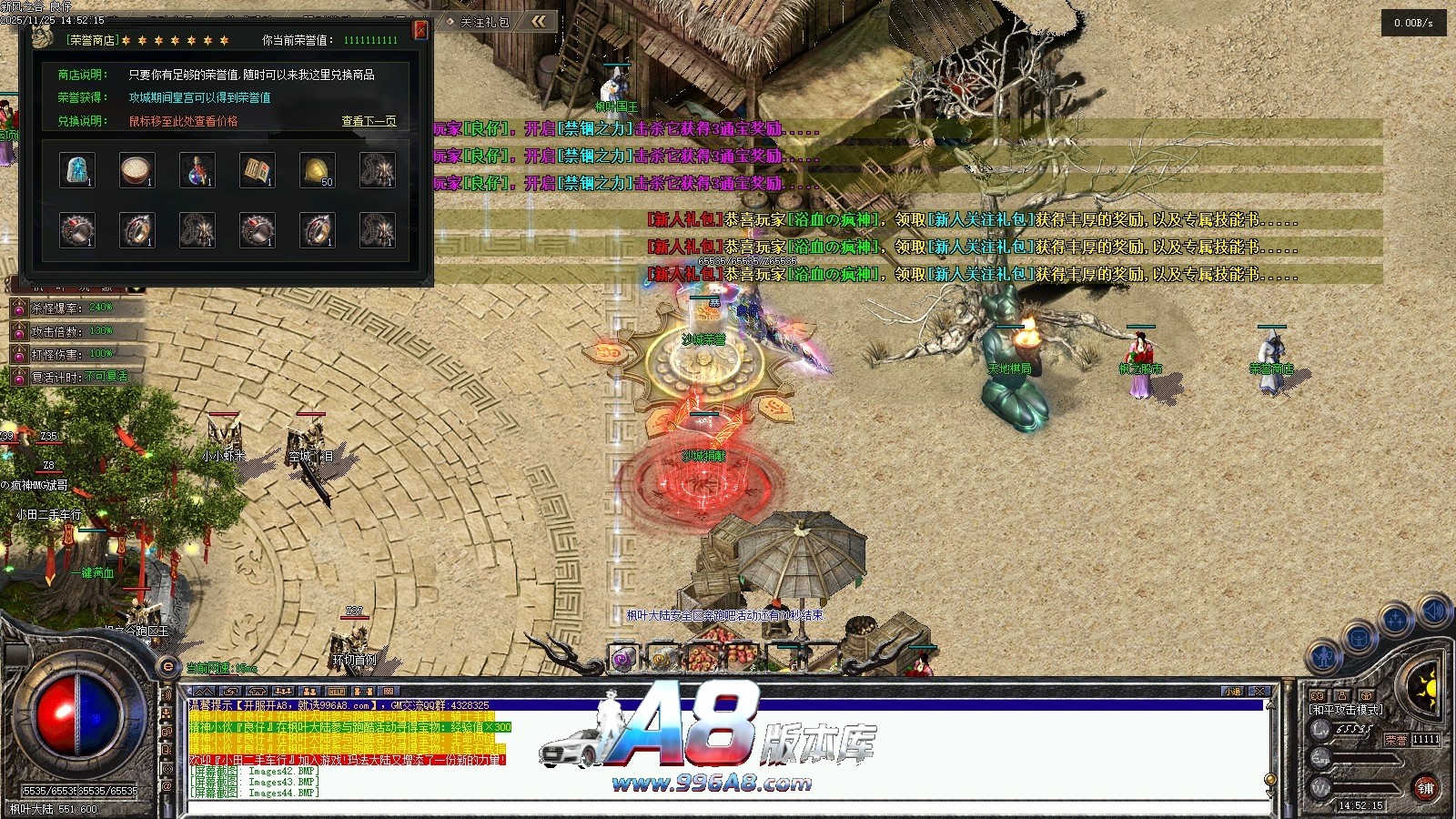1456x819 pixels.
Task: Open the 铺 stall shop button
Action: tap(1425, 788)
